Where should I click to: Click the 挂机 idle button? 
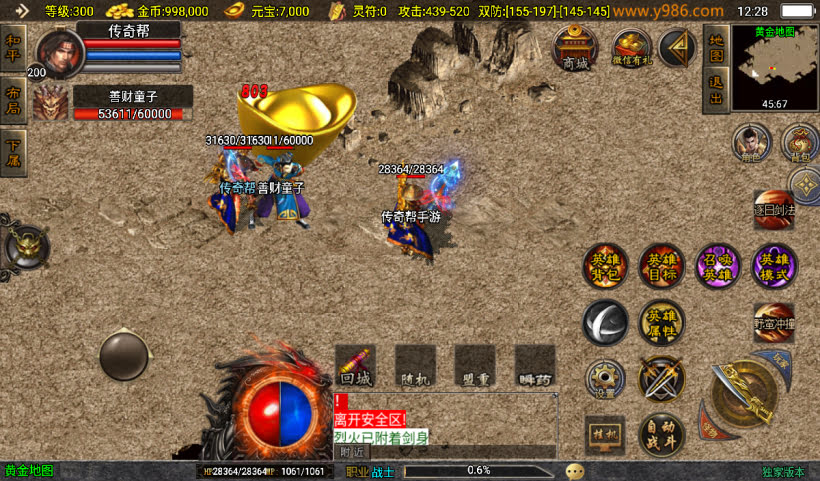pyautogui.click(x=605, y=435)
